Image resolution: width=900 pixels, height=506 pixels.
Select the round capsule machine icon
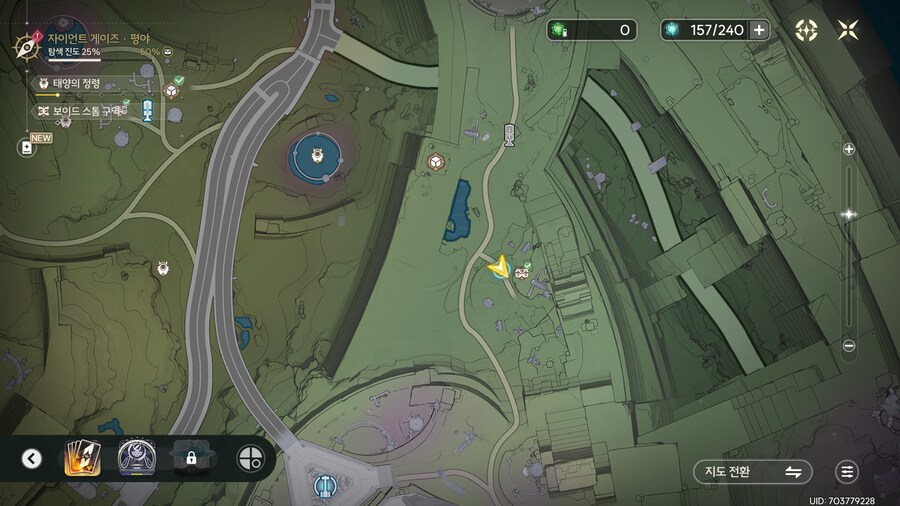pyautogui.click(x=135, y=459)
